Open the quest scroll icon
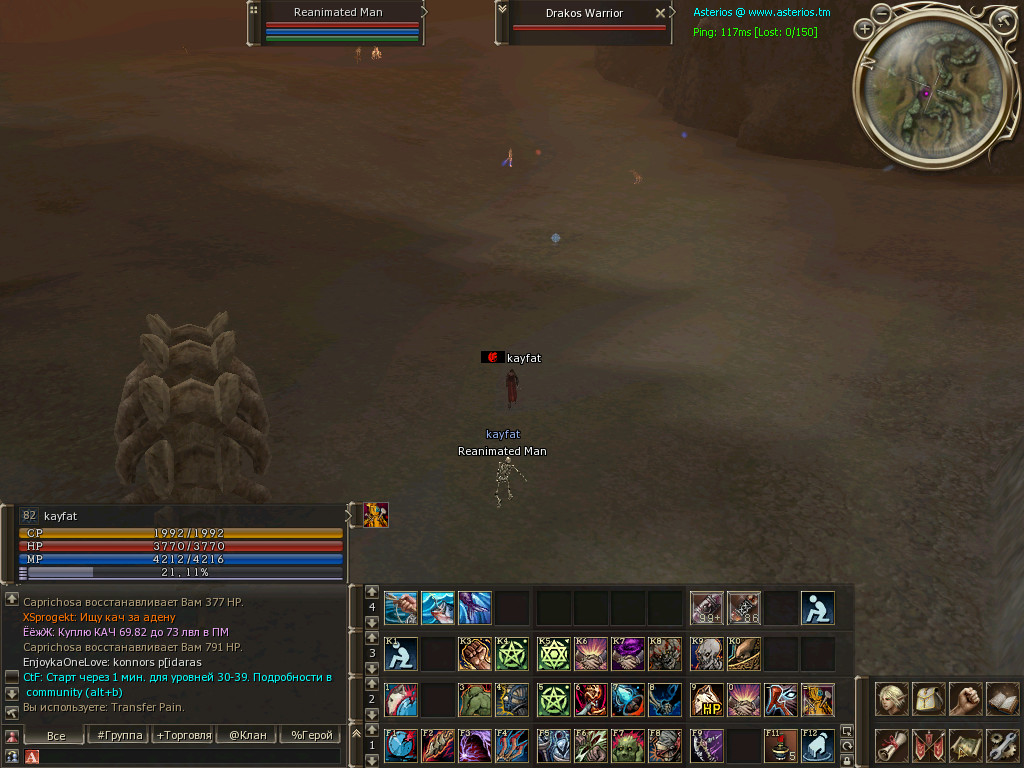 point(891,745)
